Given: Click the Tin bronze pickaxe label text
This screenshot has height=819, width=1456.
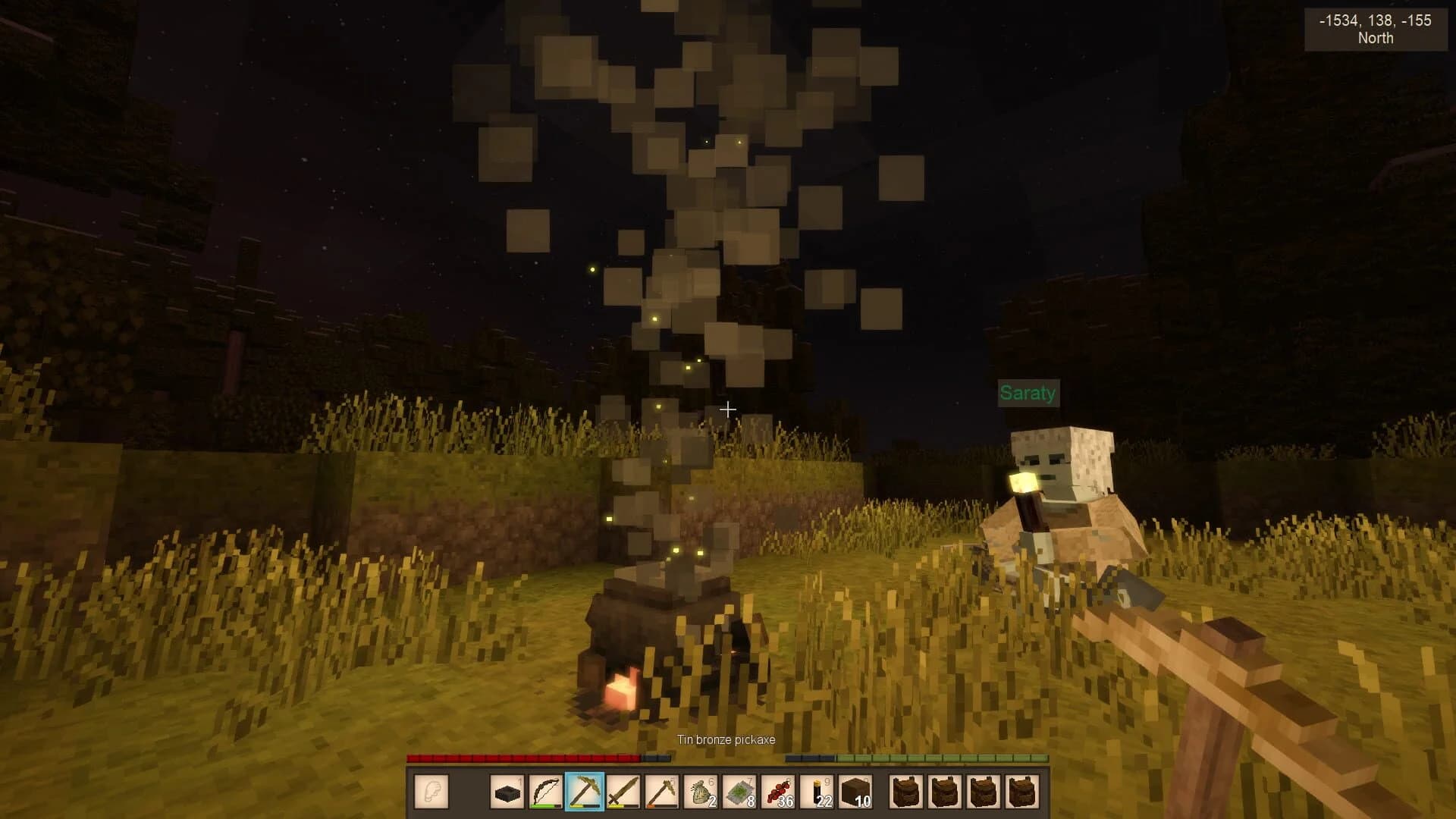Looking at the screenshot, I should pyautogui.click(x=726, y=739).
